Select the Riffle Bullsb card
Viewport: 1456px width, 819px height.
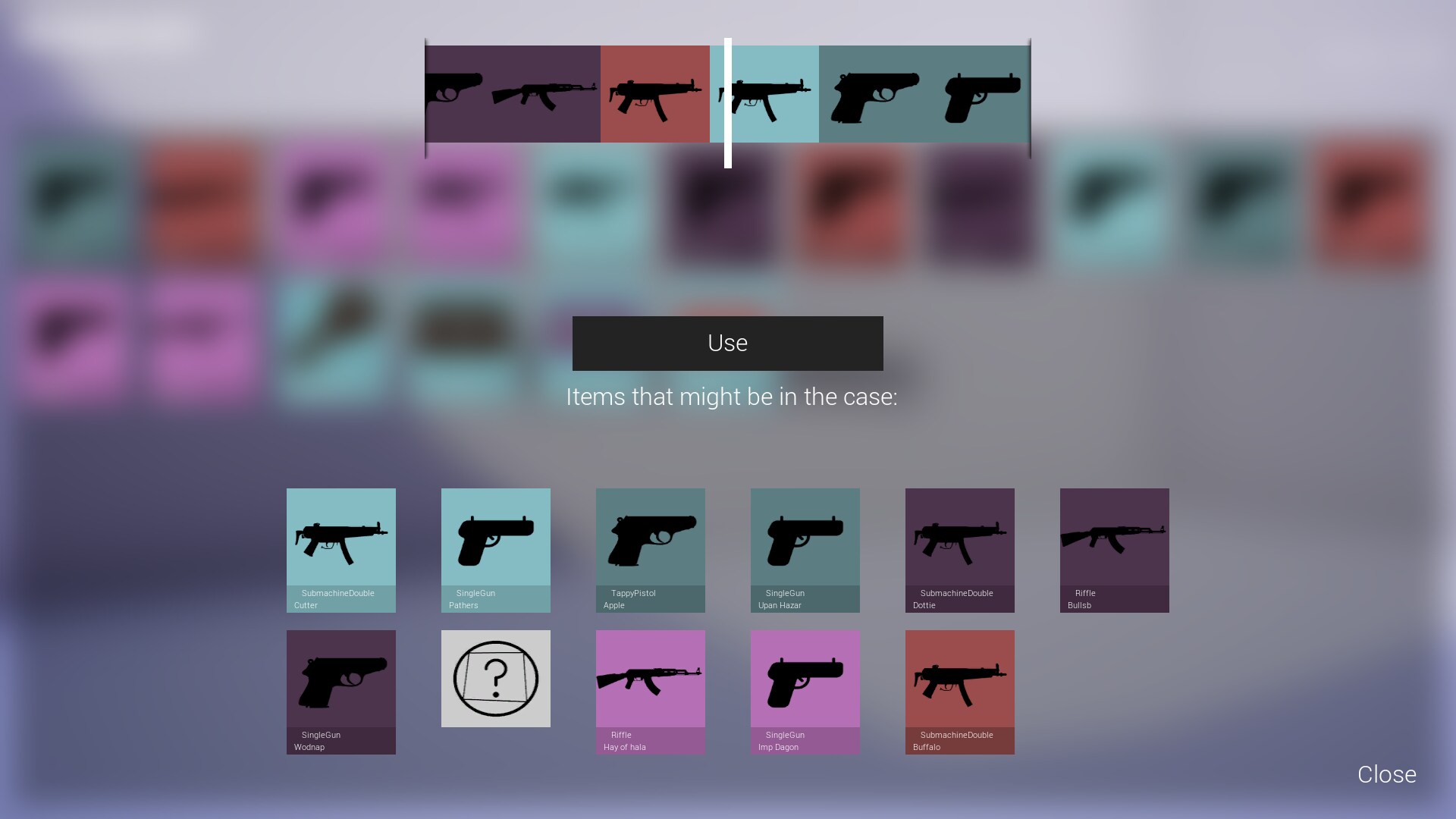tap(1114, 550)
